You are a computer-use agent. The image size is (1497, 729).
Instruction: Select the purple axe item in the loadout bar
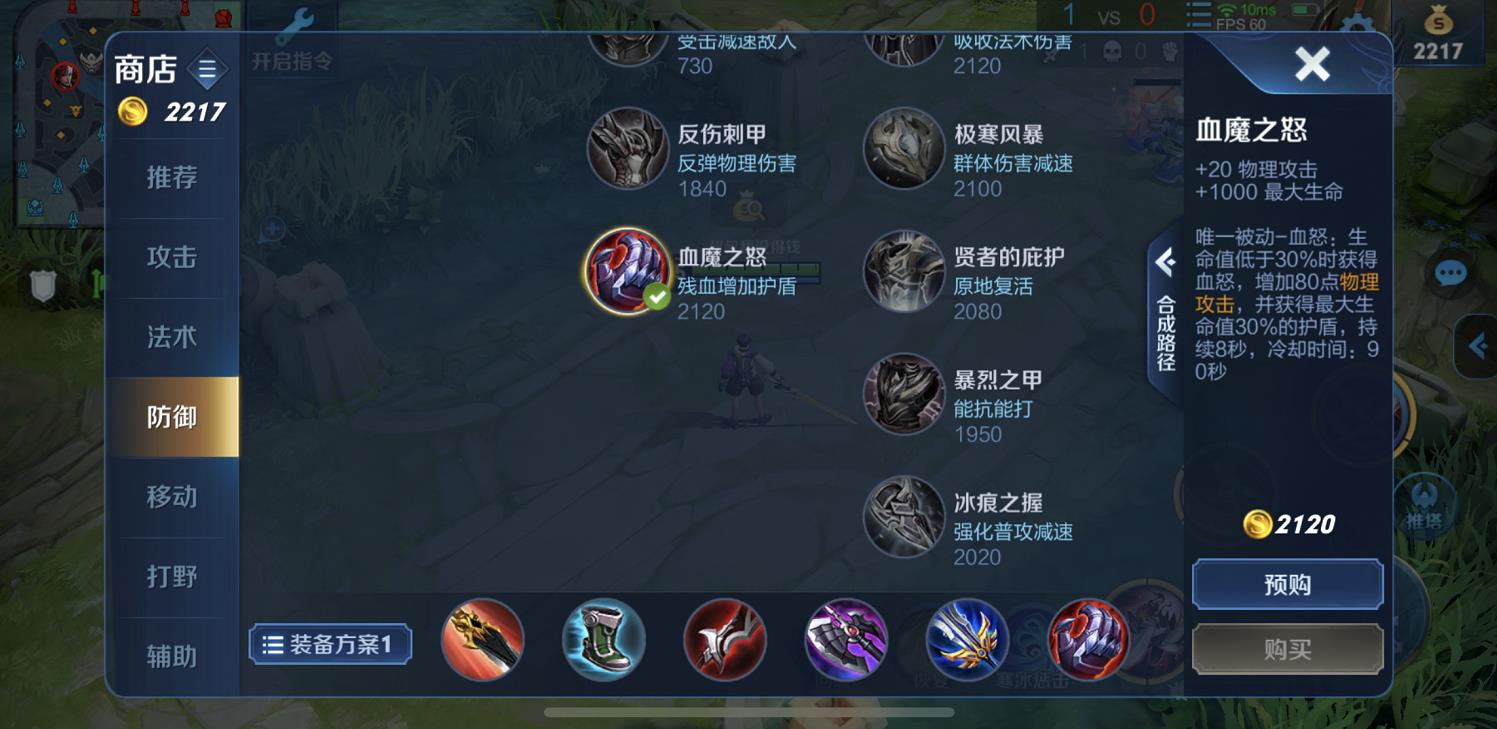pyautogui.click(x=847, y=641)
